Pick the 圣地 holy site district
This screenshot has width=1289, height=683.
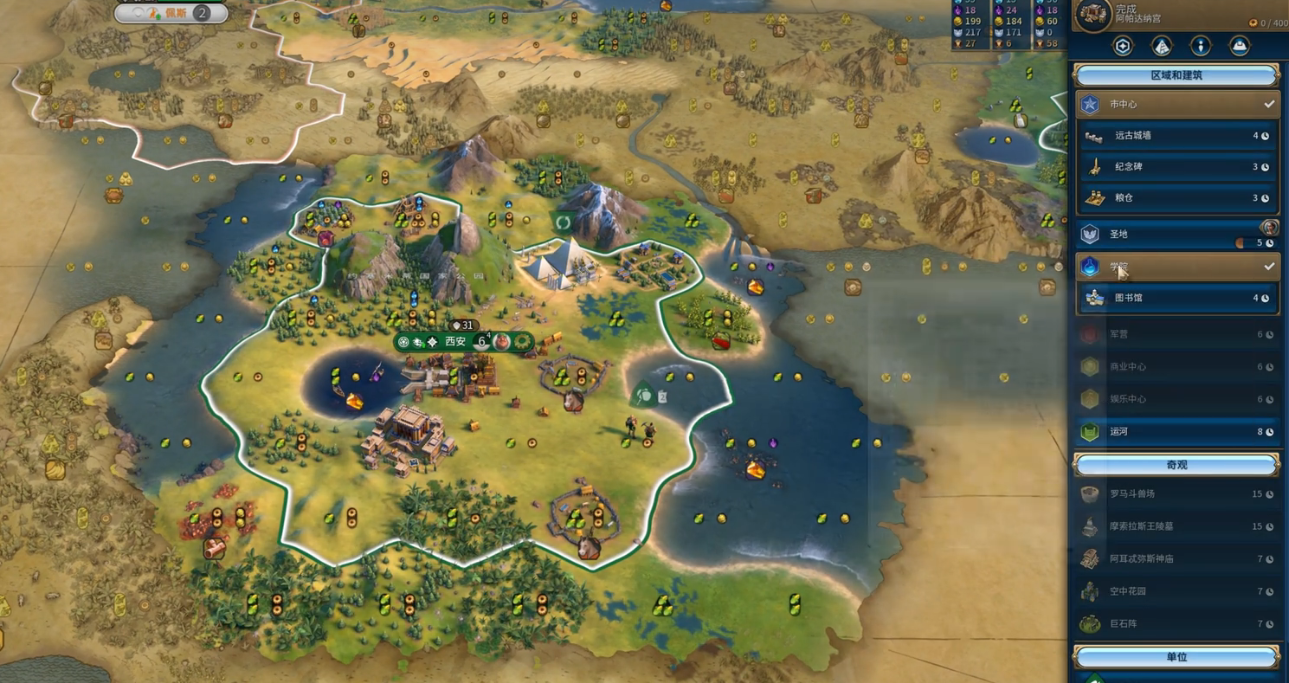[x=1176, y=234]
